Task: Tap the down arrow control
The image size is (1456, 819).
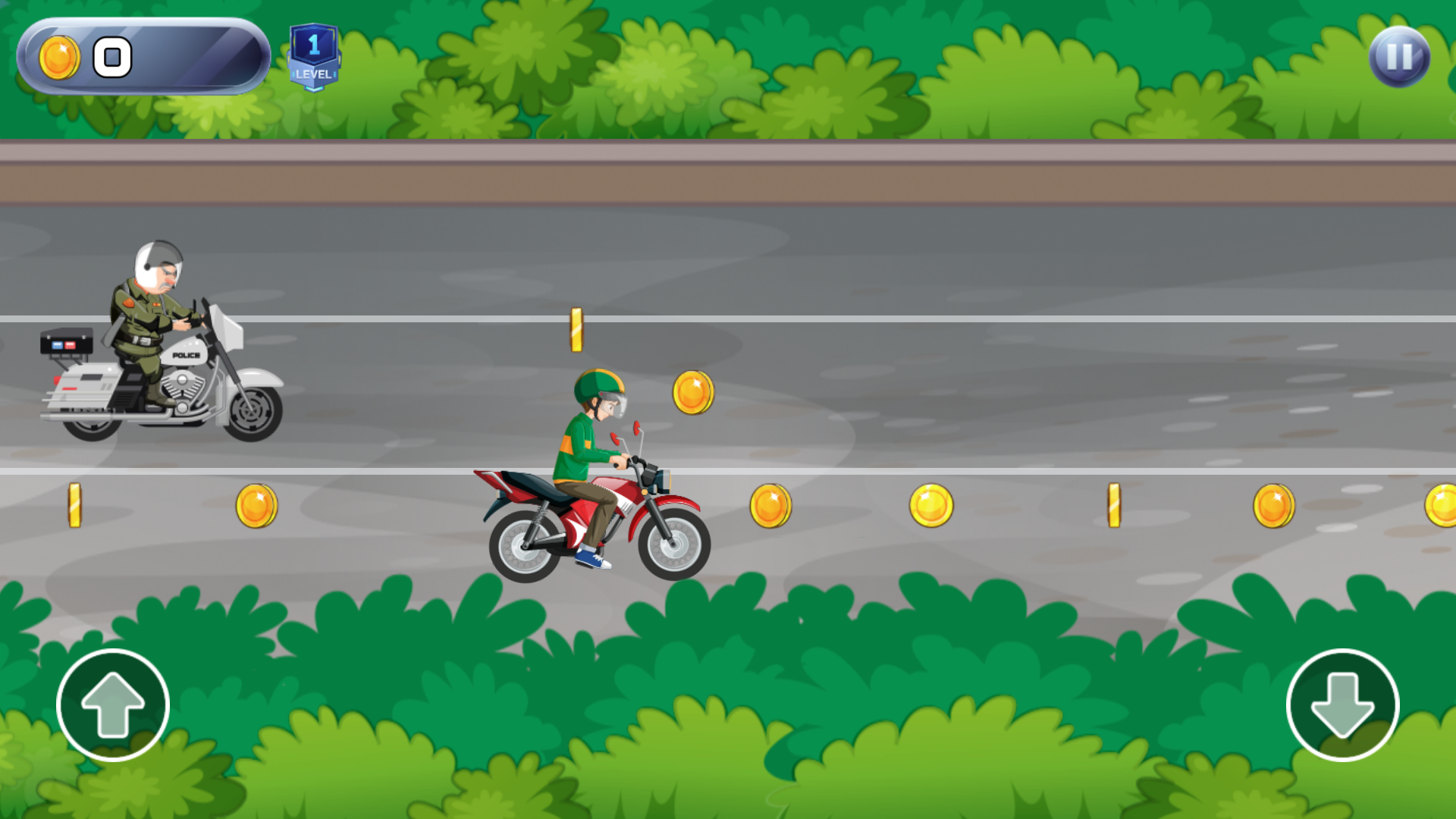Action: (x=1344, y=705)
